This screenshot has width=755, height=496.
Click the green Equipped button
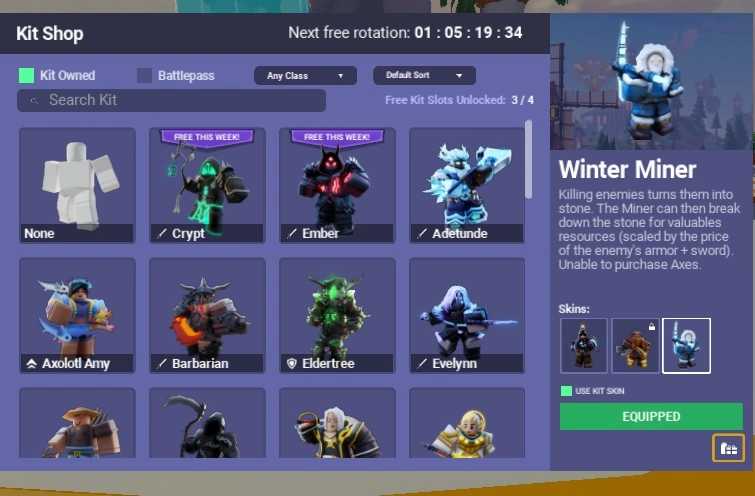point(651,416)
